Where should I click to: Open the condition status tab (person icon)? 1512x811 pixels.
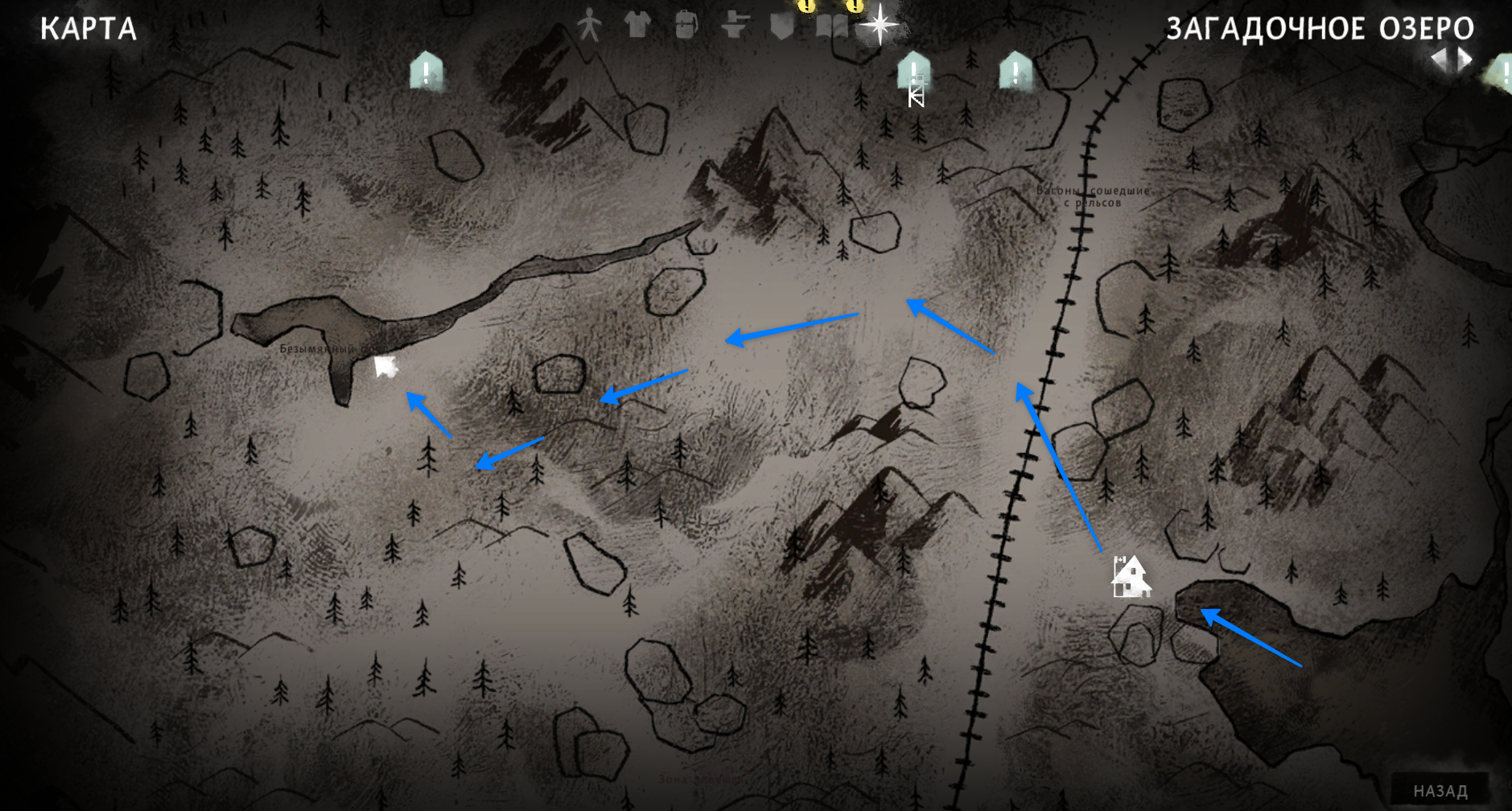(x=589, y=26)
